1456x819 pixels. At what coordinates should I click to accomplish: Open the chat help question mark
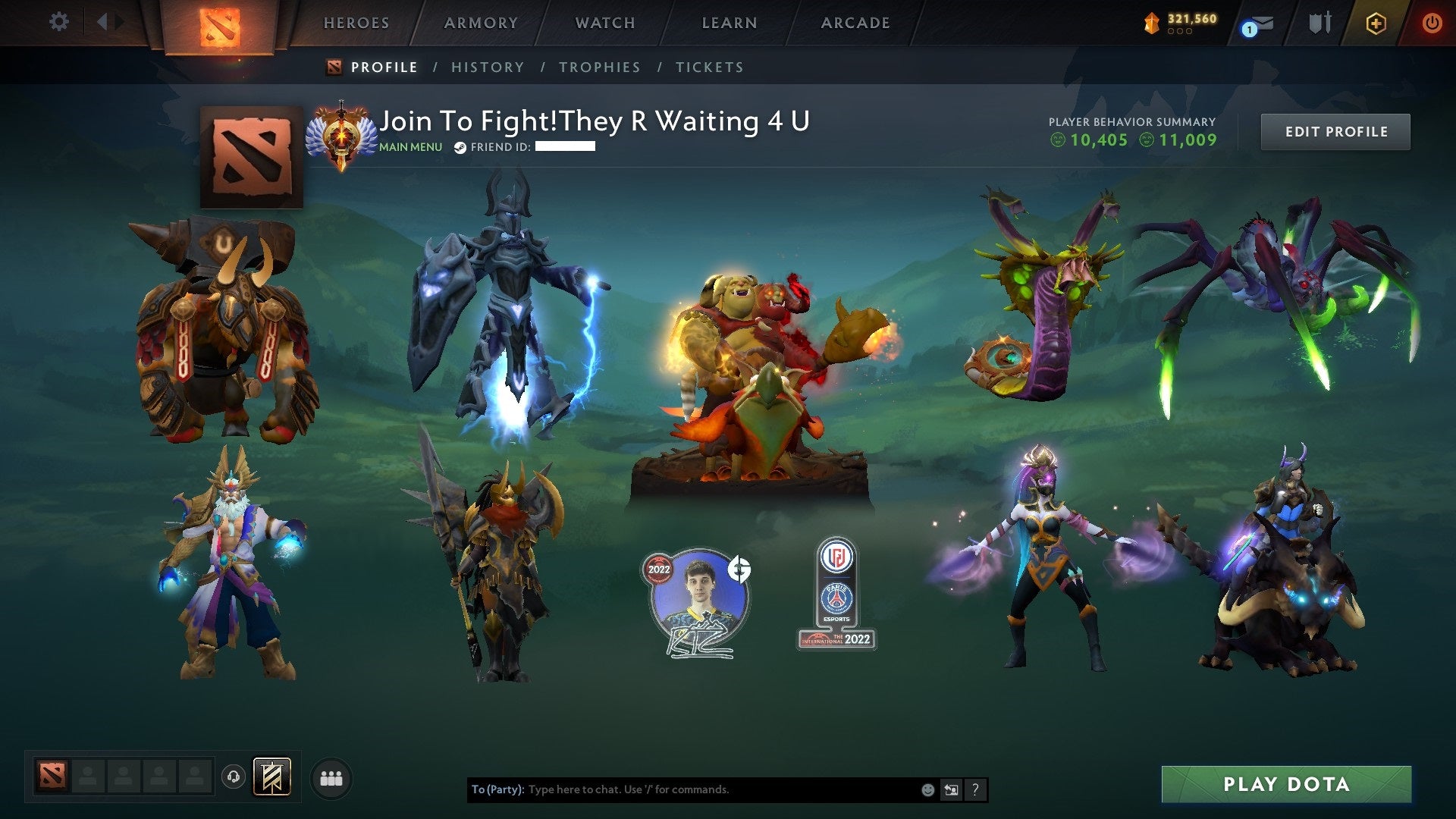point(975,789)
